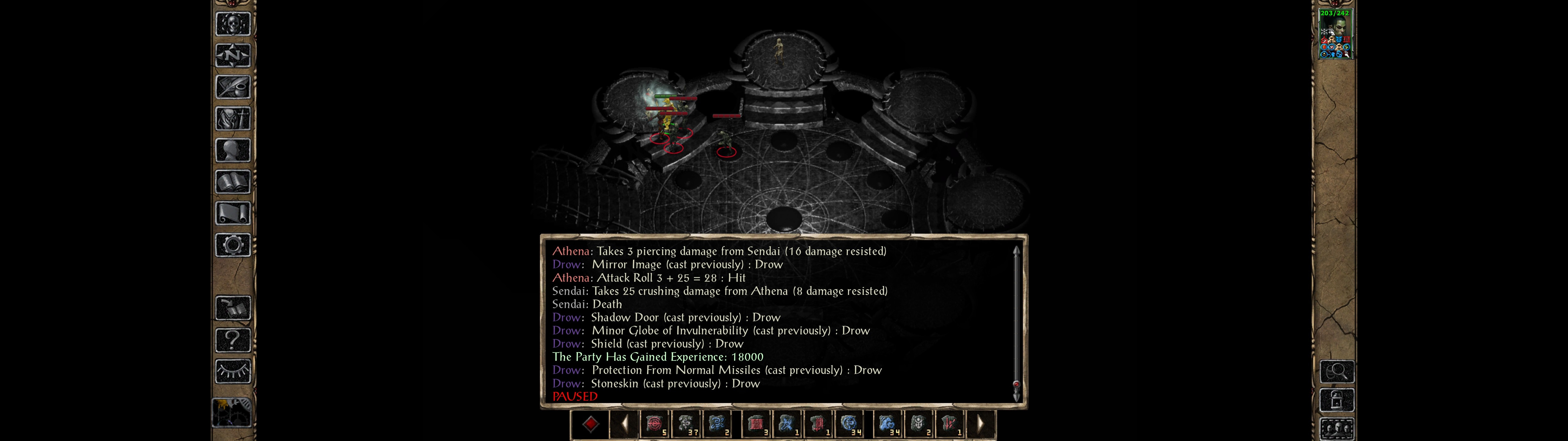Open the gear options menu
The width and height of the screenshot is (1568, 441).
click(x=233, y=246)
